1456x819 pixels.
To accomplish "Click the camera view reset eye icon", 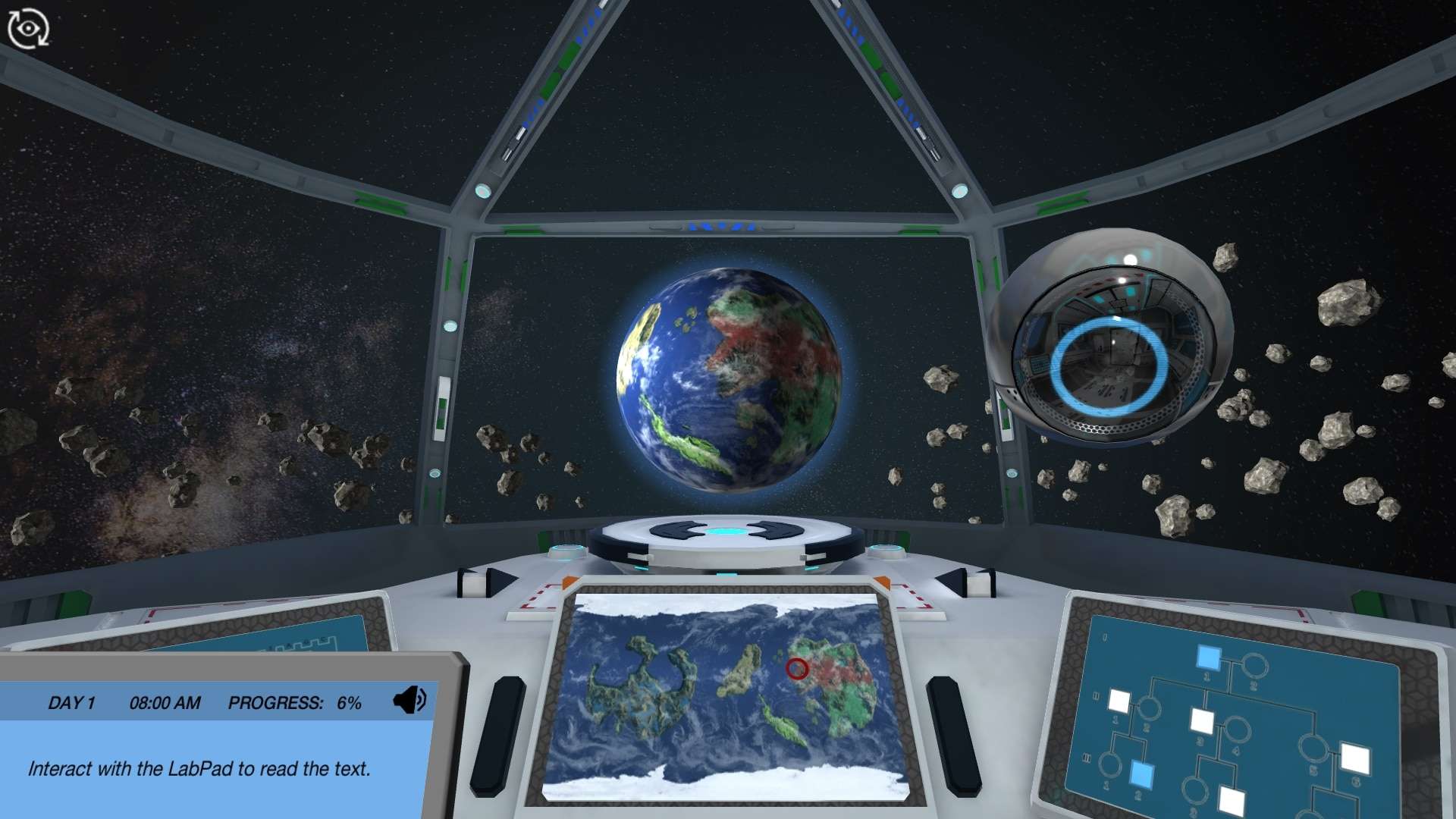I will click(28, 29).
